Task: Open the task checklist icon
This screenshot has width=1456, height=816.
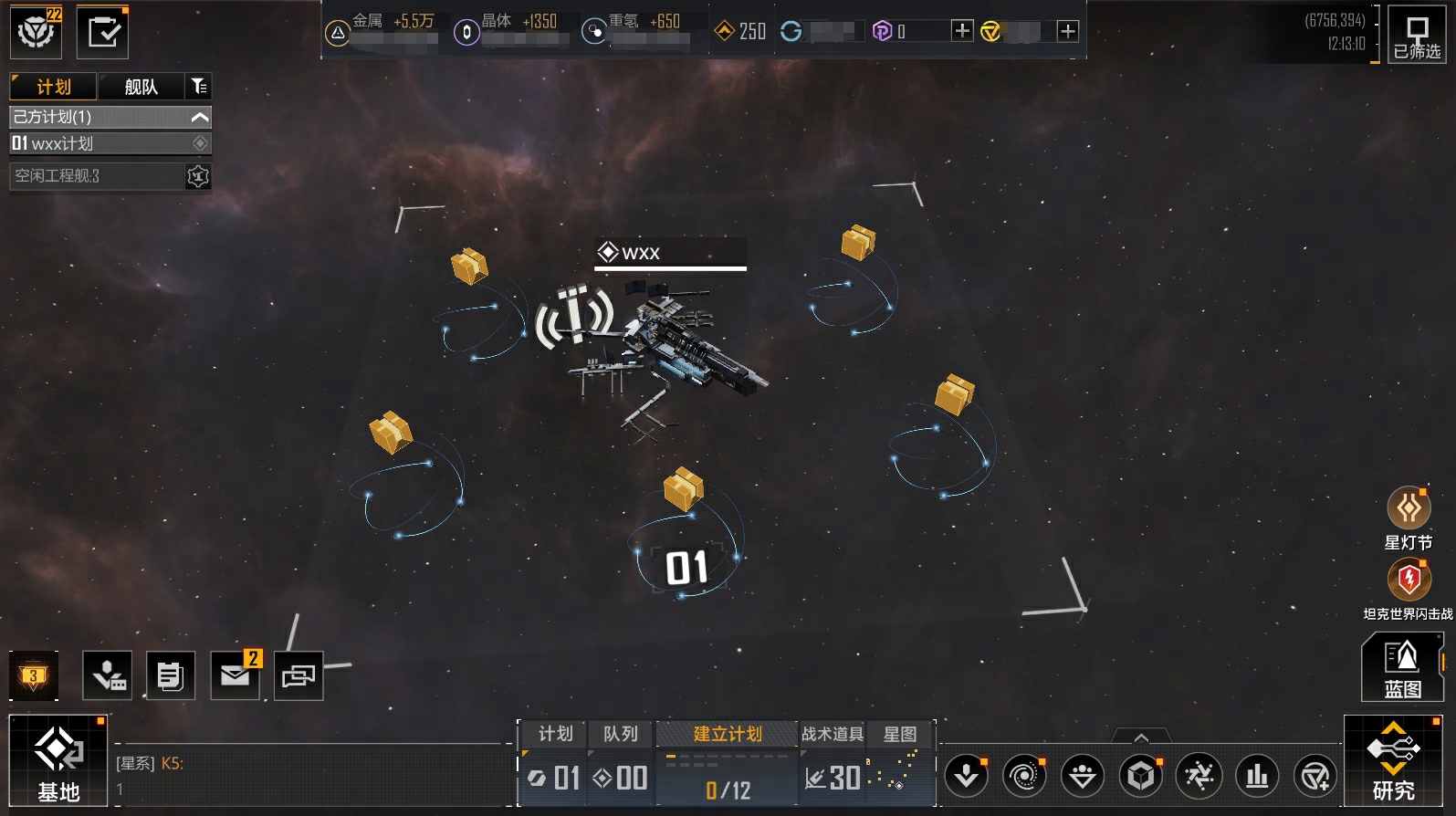Action: click(x=102, y=33)
